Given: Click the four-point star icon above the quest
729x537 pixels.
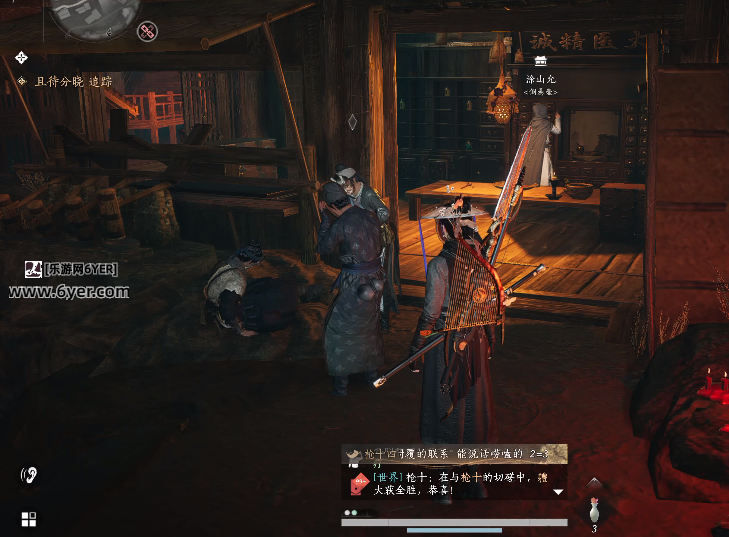Looking at the screenshot, I should click(x=21, y=57).
